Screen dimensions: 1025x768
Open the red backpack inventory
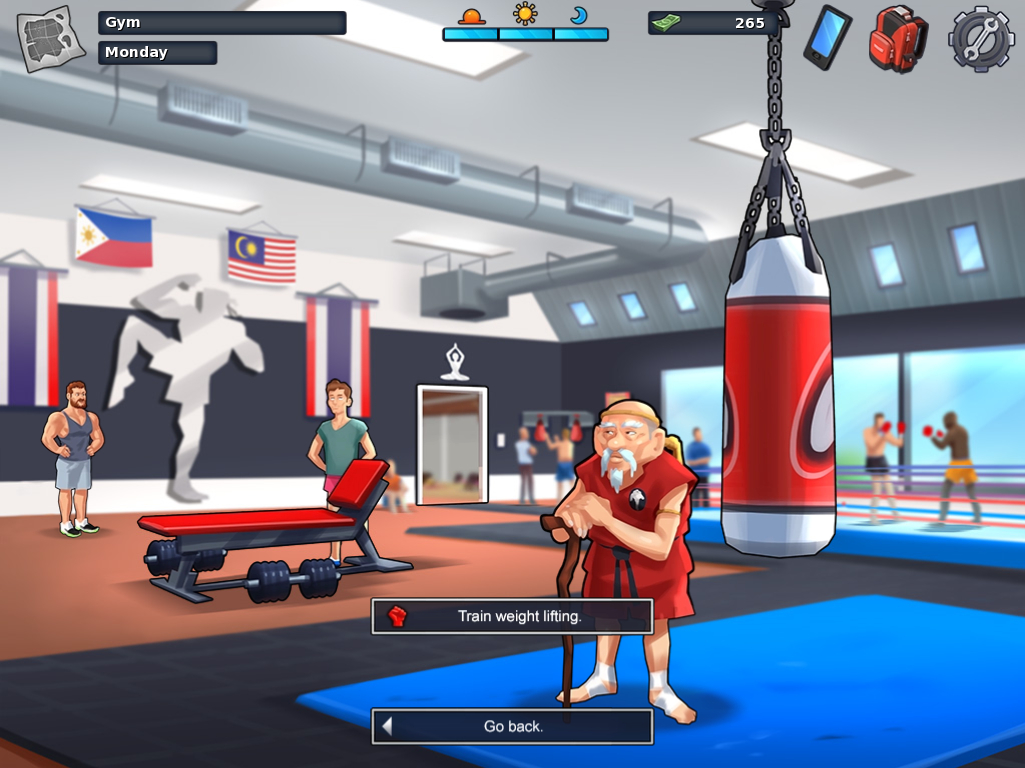point(897,39)
